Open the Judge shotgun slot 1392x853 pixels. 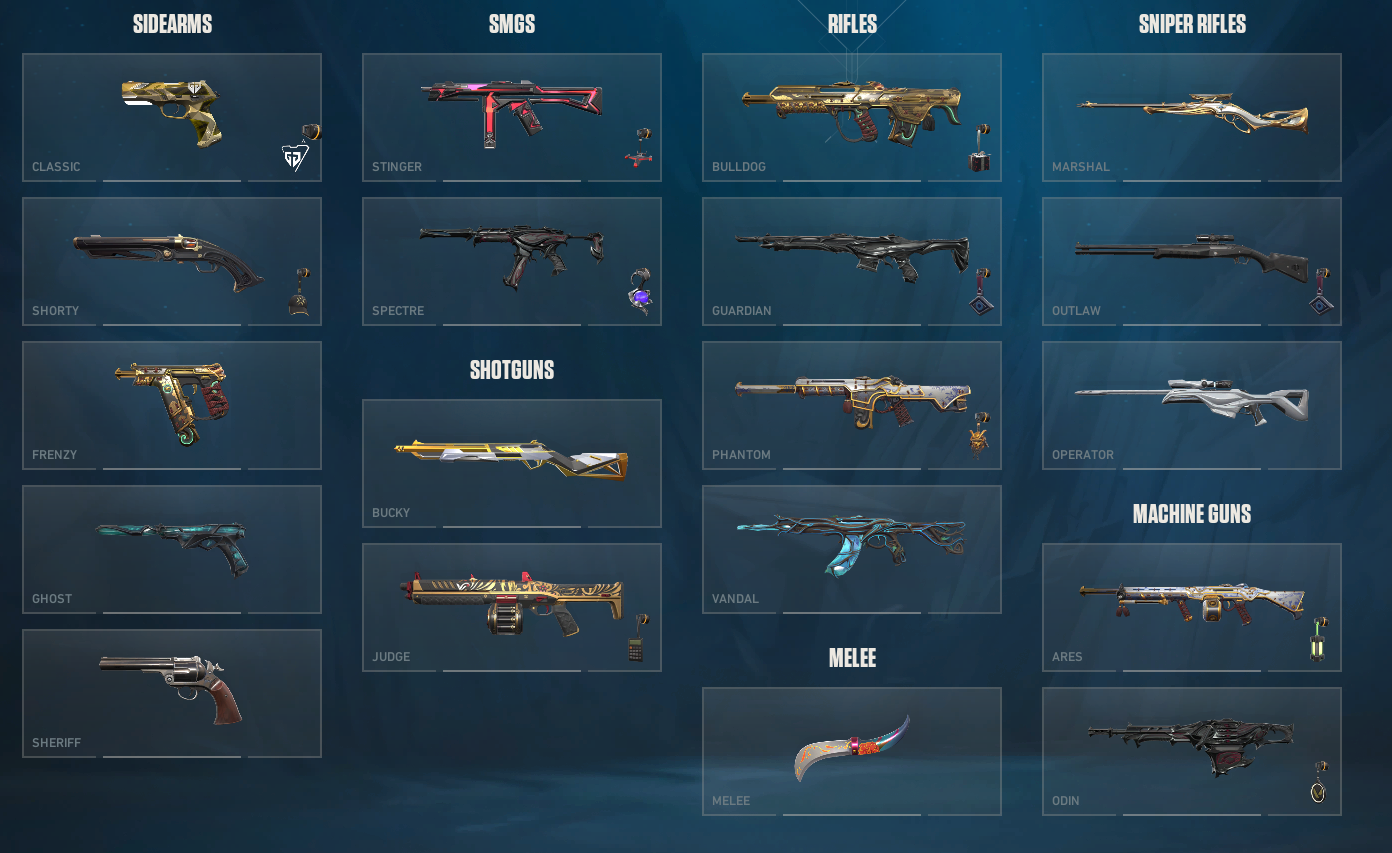click(512, 607)
